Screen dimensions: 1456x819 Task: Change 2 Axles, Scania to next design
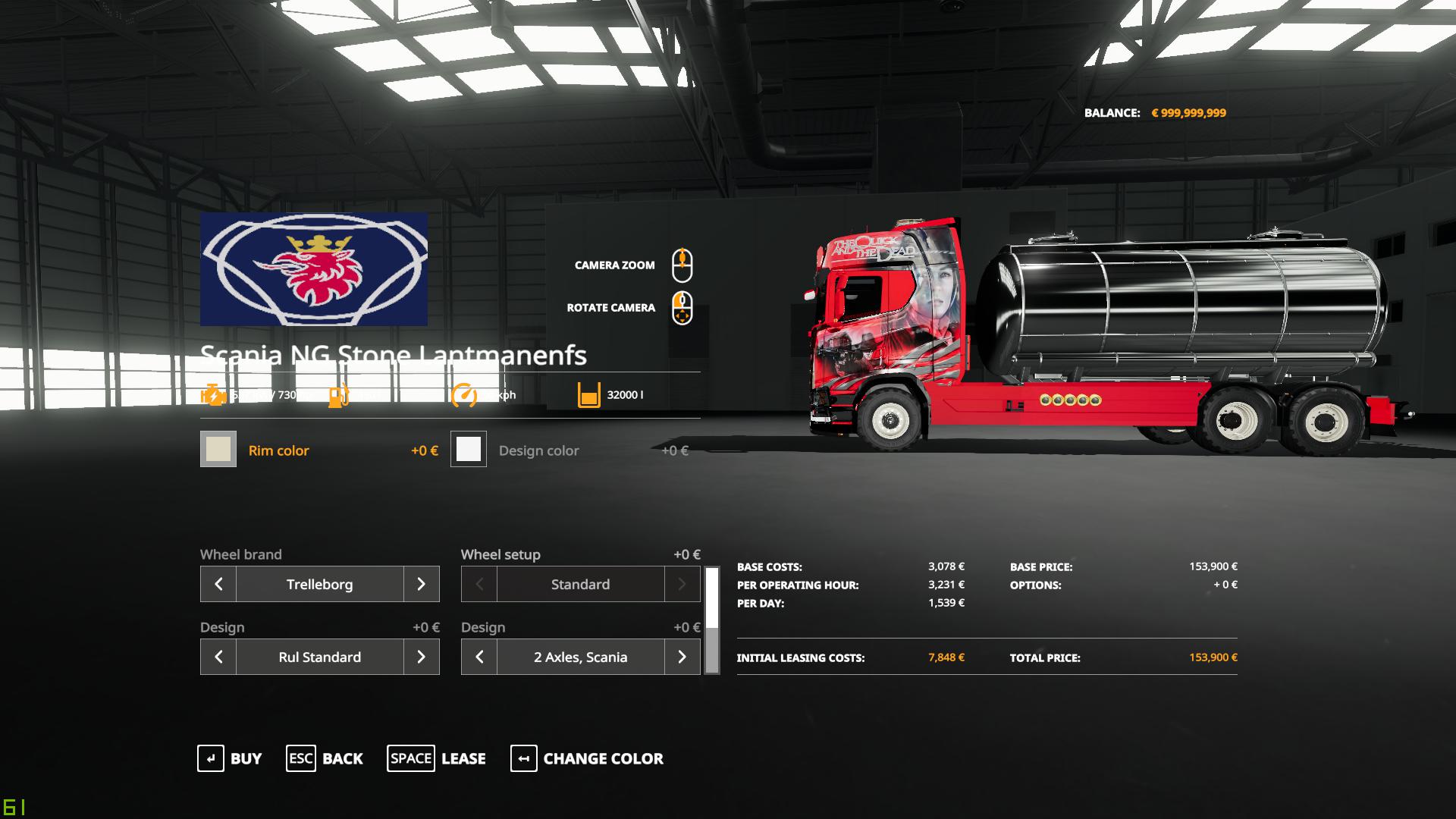tap(682, 657)
